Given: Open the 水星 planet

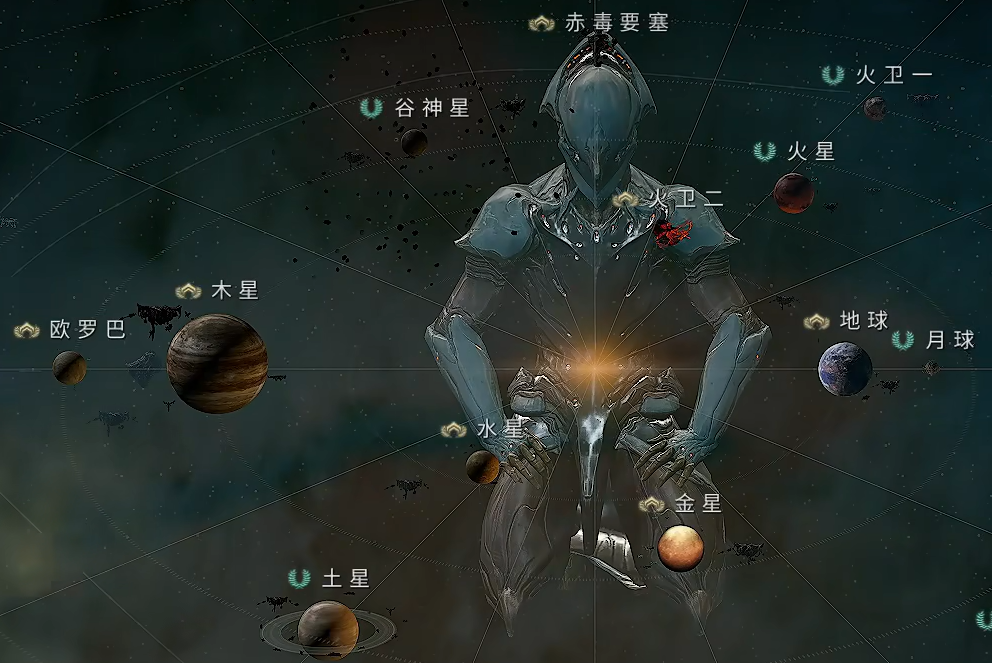Looking at the screenshot, I should tap(483, 466).
